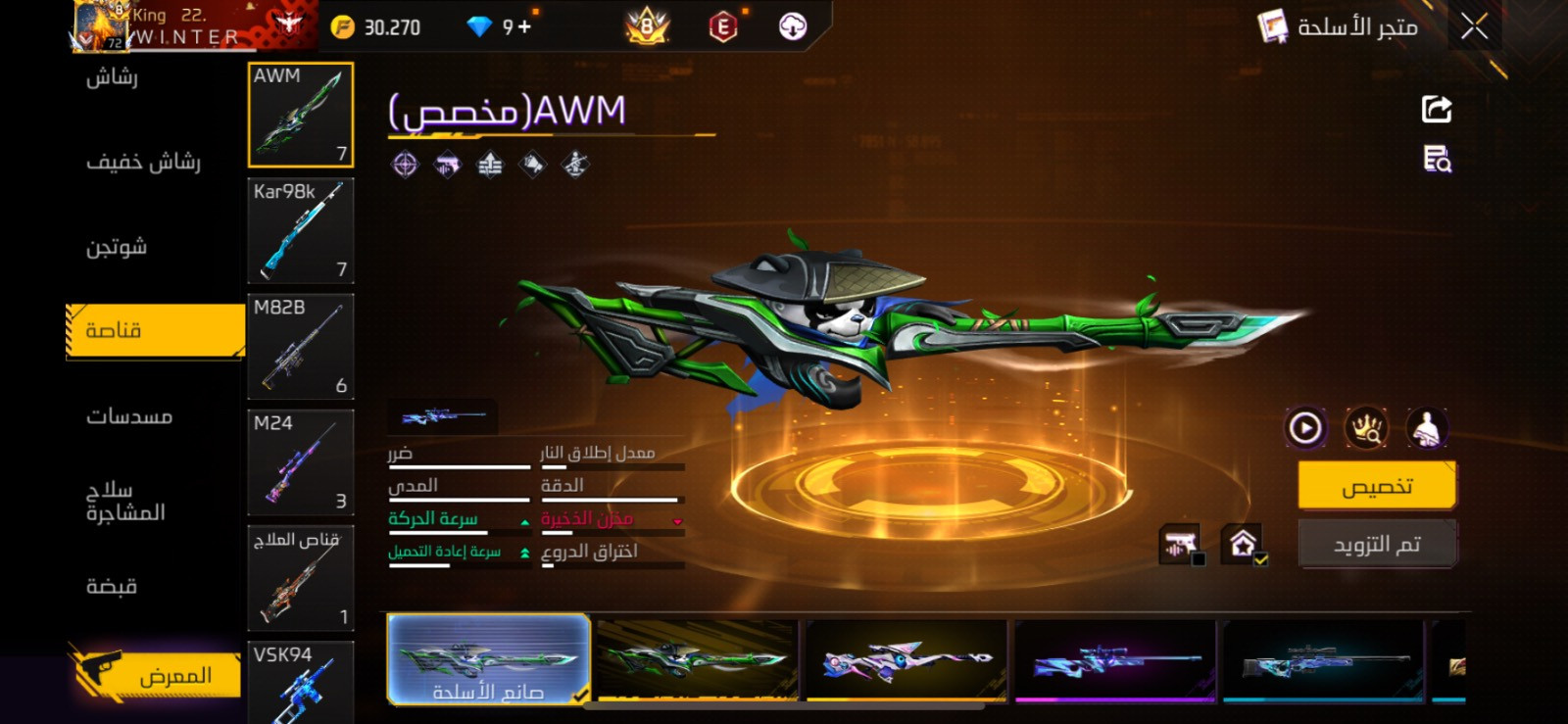Pick the M24 sniper rifle
The height and width of the screenshot is (724, 1568).
300,462
